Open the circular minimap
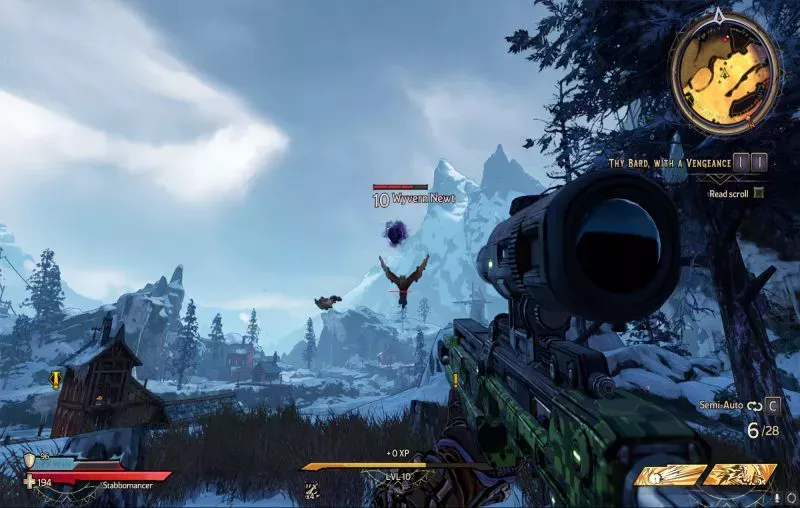 [725, 66]
